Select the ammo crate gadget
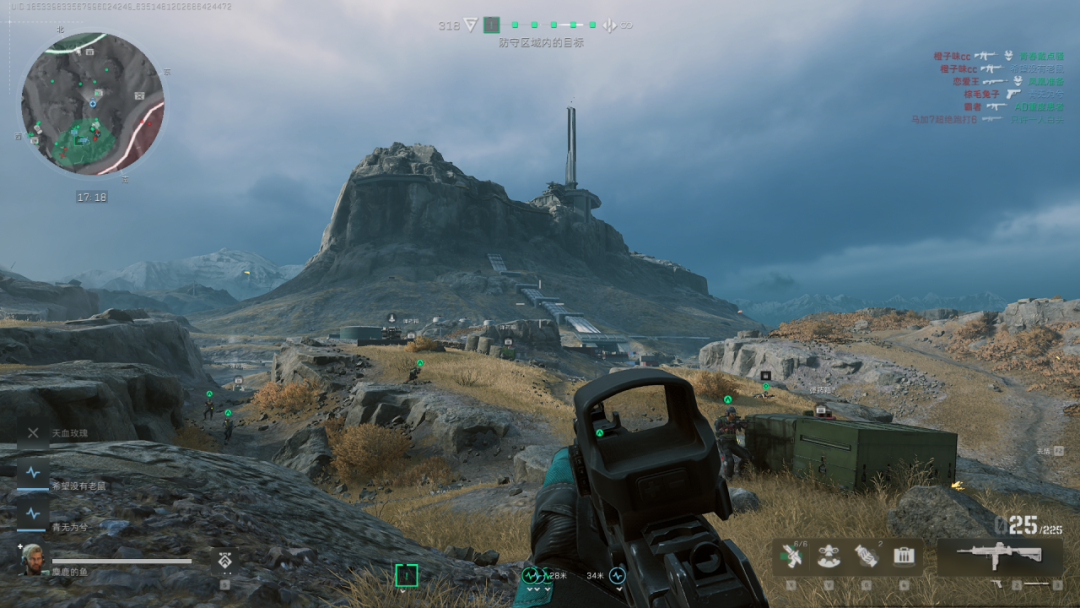1080x608 pixels. [904, 556]
